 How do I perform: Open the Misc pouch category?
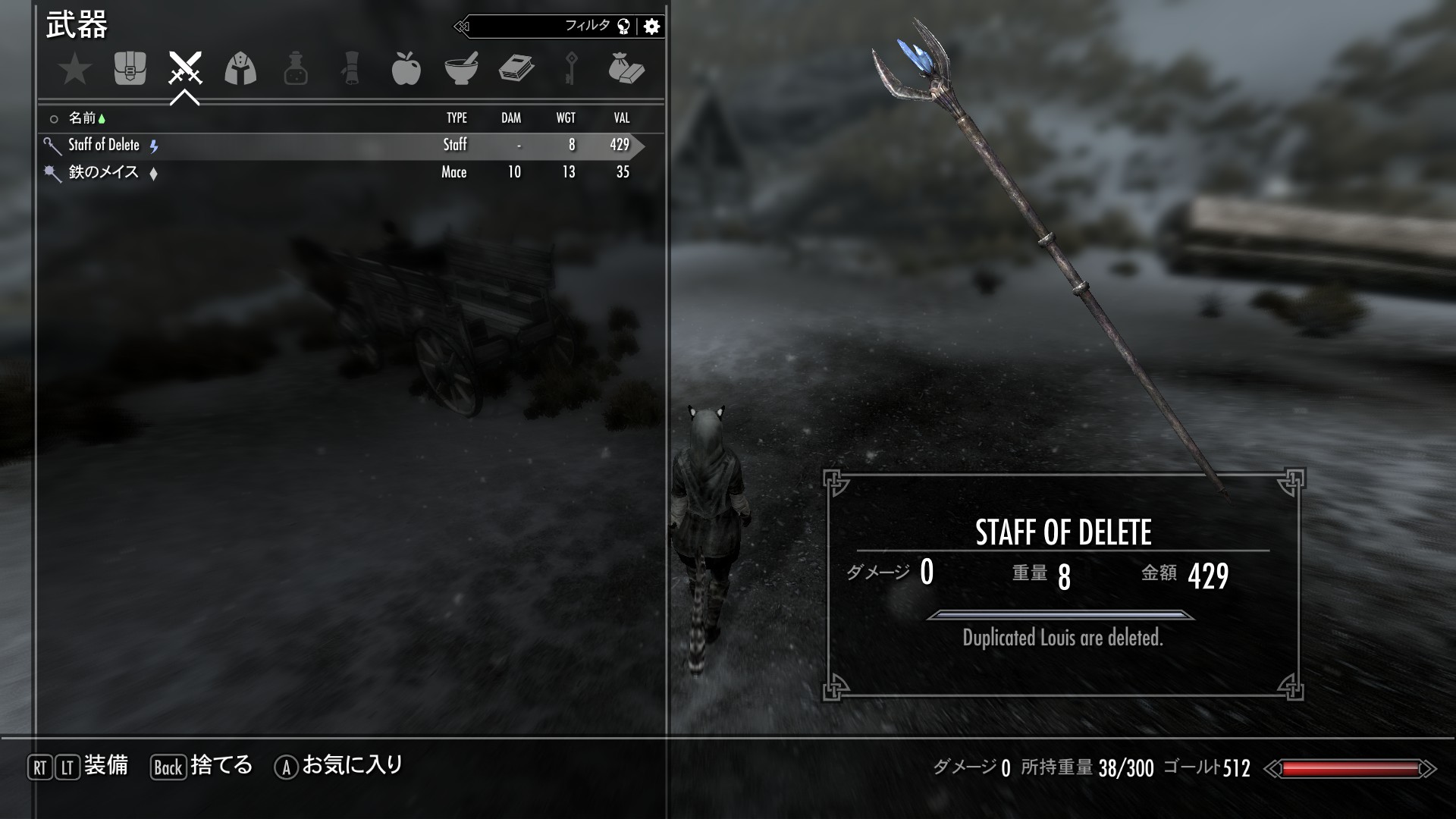626,69
